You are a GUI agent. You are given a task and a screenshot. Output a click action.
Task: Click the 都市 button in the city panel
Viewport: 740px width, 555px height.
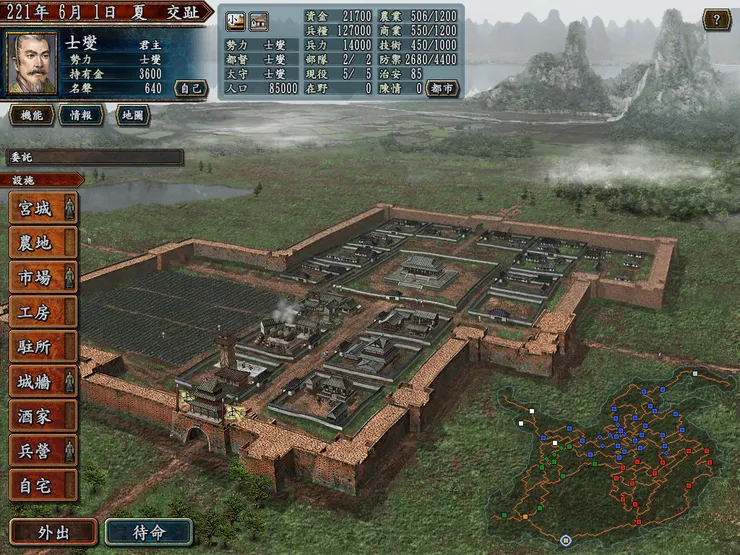pos(442,88)
